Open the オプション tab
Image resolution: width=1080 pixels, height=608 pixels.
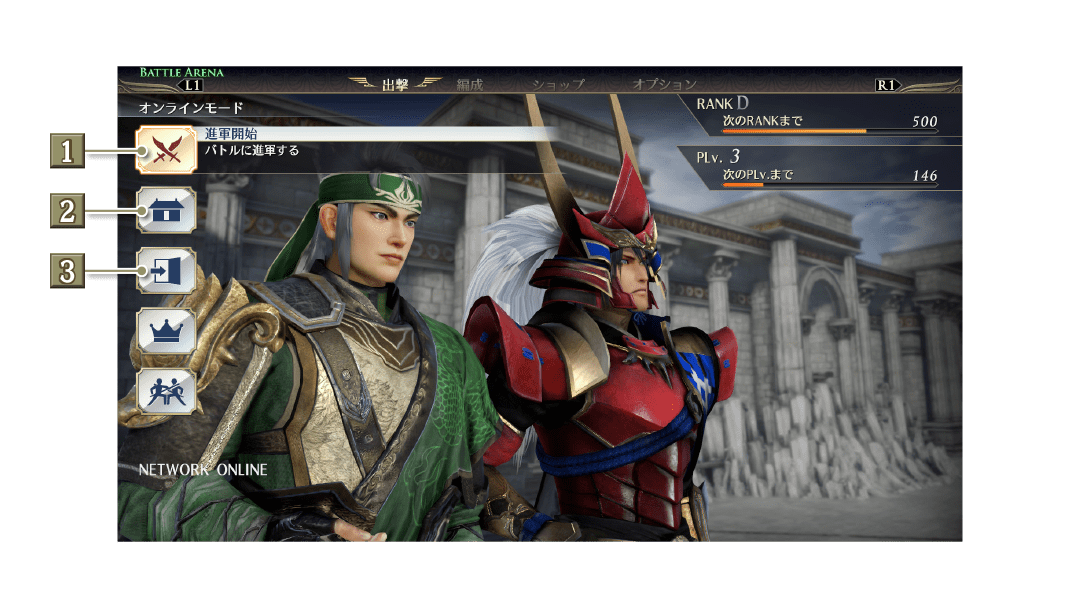pyautogui.click(x=664, y=85)
